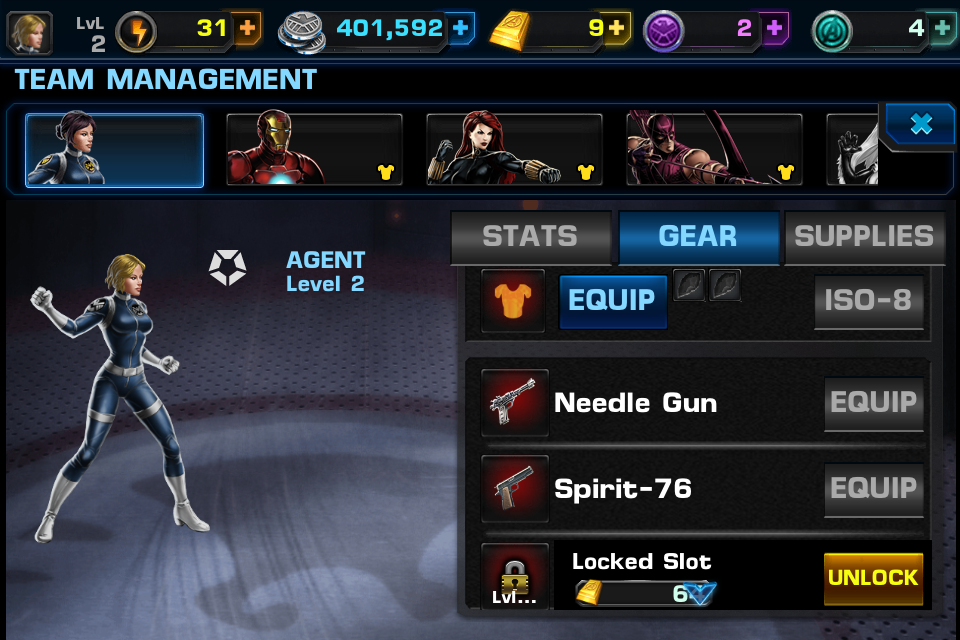Show the Supplies tab
Viewport: 960px width, 640px height.
click(x=864, y=236)
